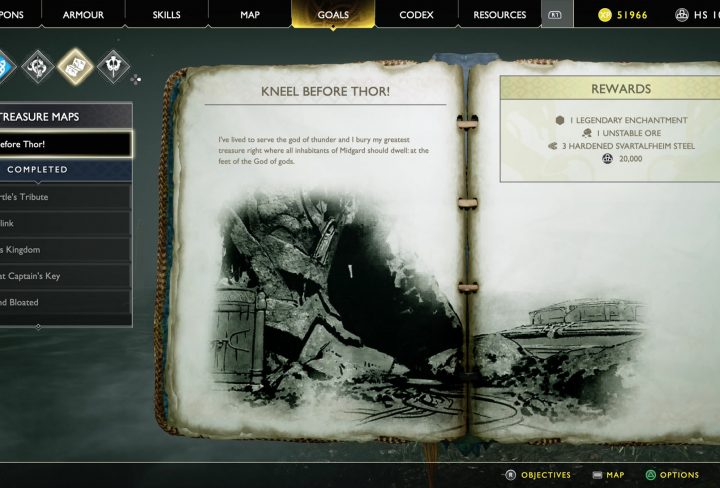Select the treasure maps category icon
Viewport: 720px width, 488px height.
coord(77,67)
